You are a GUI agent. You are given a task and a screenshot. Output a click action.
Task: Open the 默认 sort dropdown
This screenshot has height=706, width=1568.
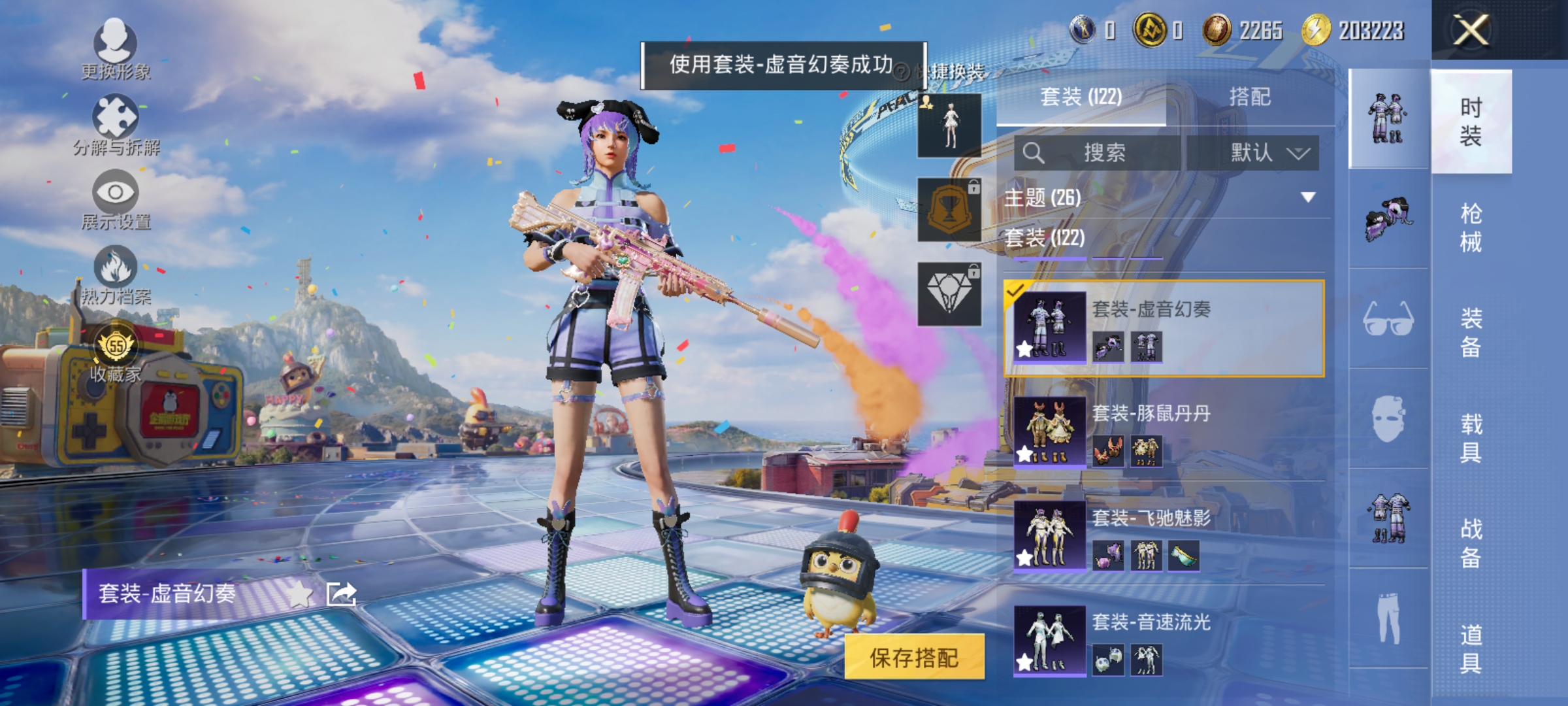point(1262,153)
